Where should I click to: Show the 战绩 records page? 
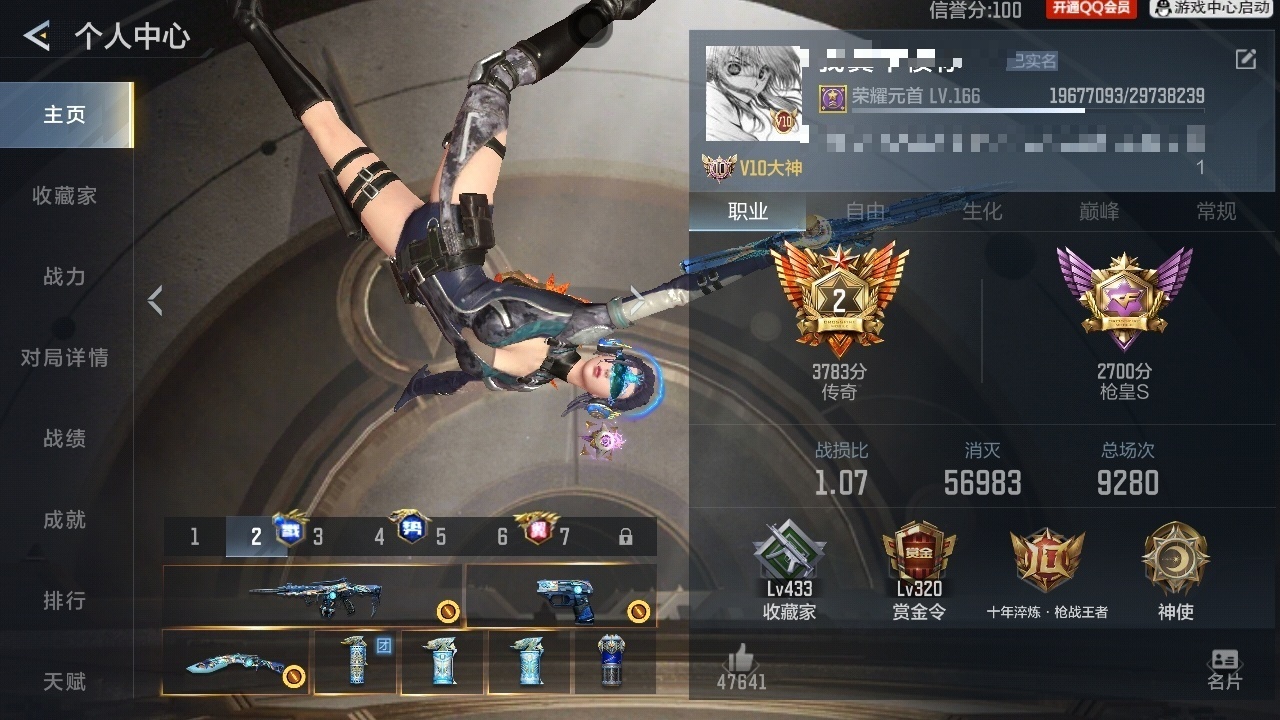coord(65,439)
